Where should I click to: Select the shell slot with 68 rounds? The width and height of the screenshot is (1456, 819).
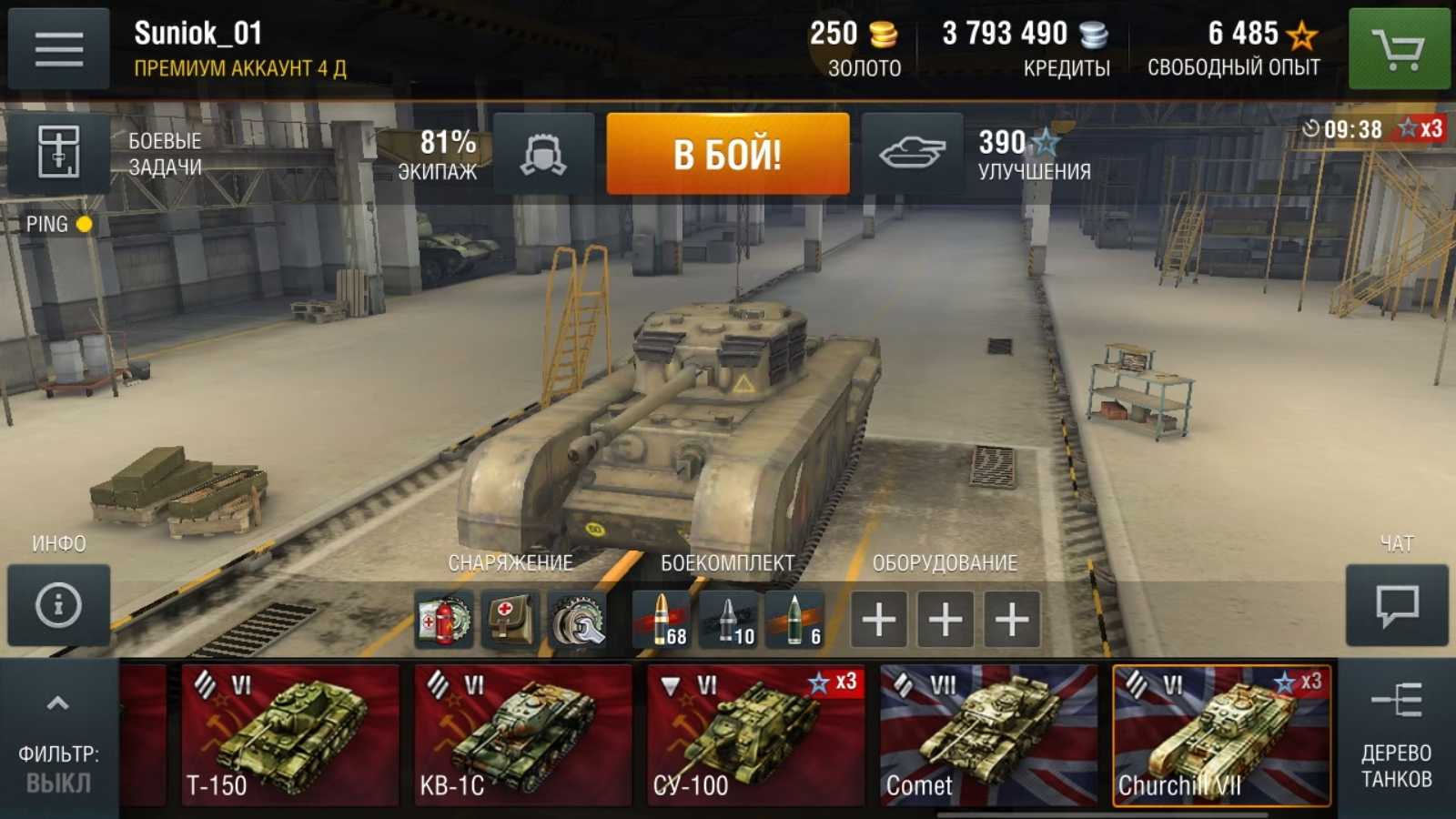tap(662, 620)
